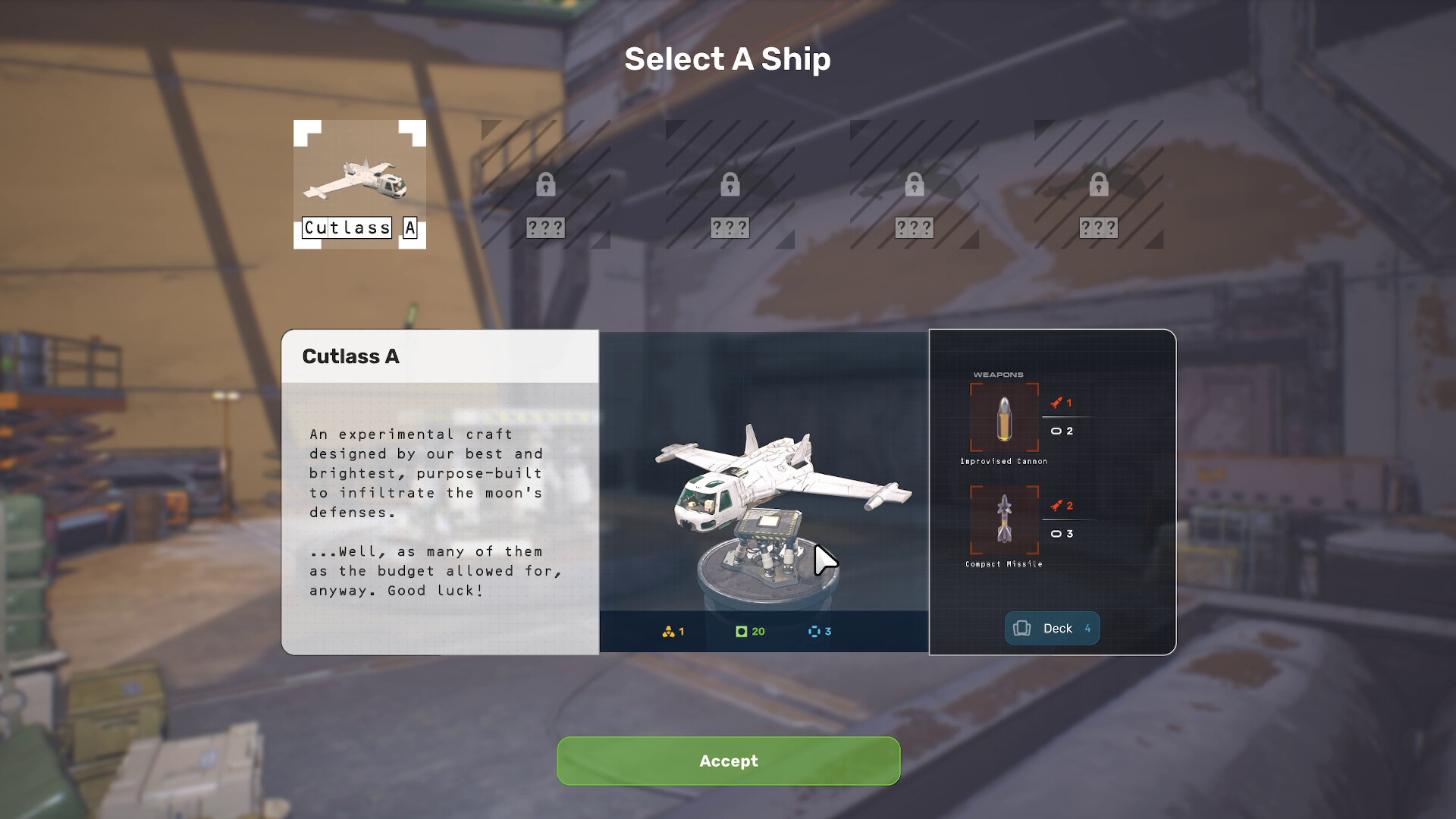Select the Cutlass A ship thumbnail
Screen dimensions: 1456x819
click(359, 184)
